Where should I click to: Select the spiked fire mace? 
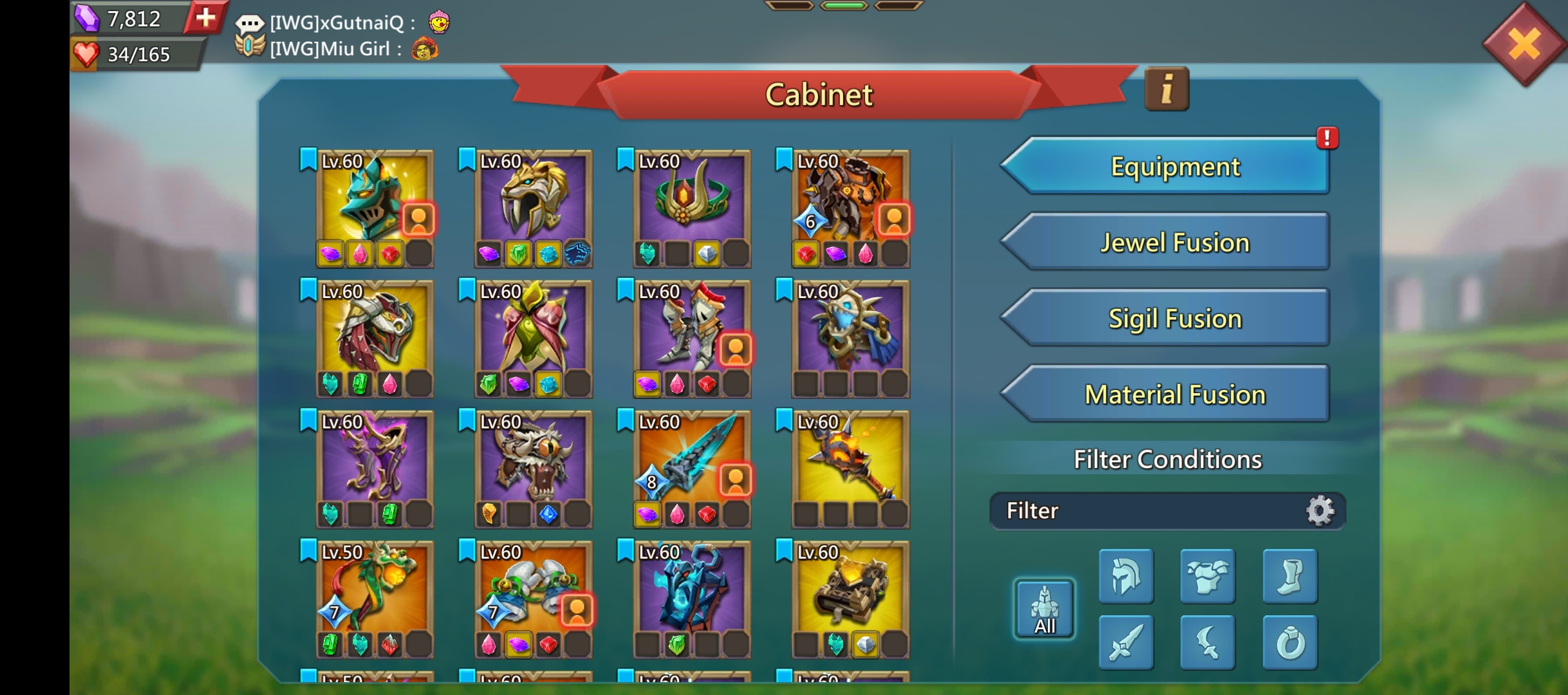850,460
